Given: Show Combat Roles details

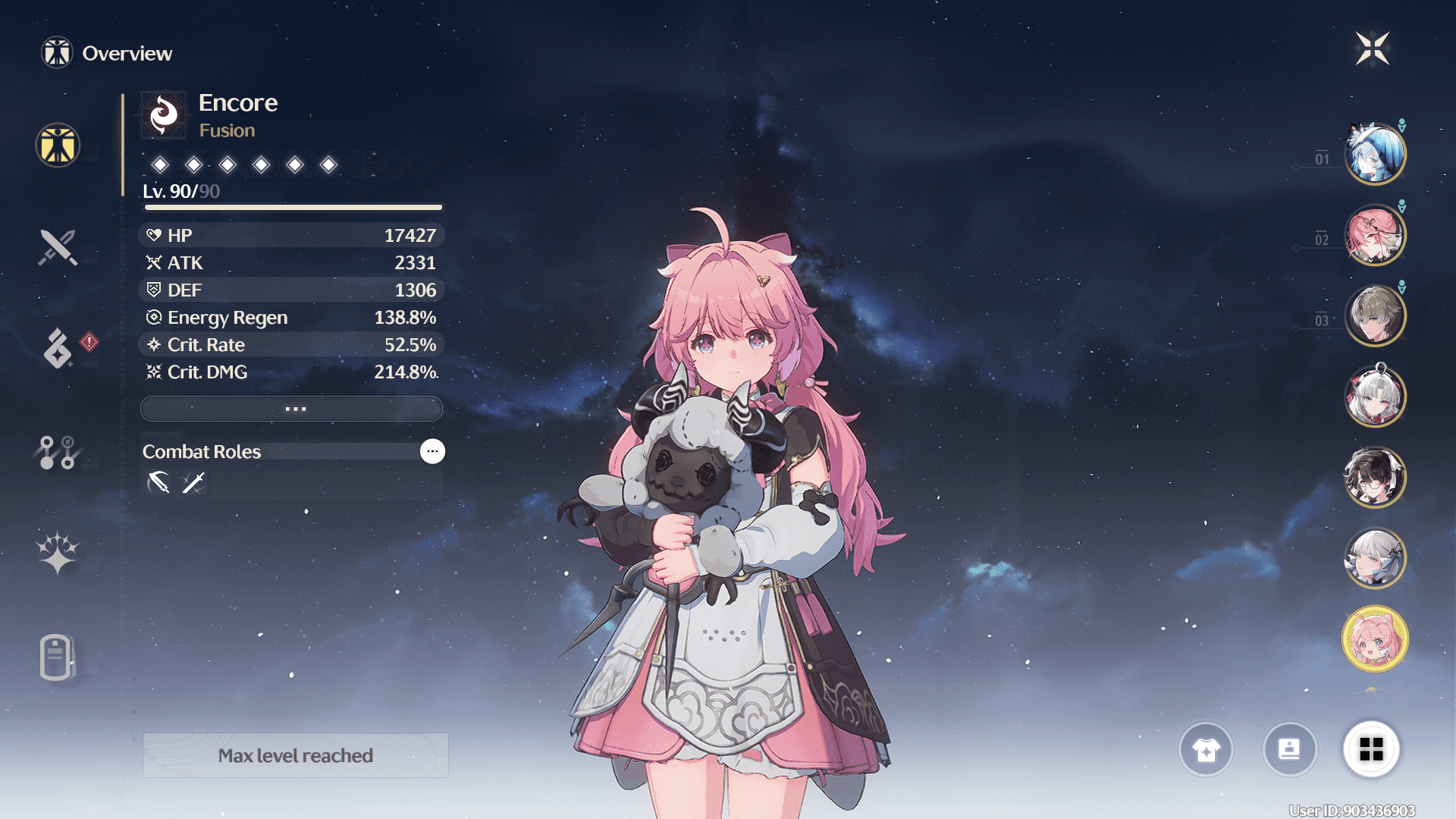Looking at the screenshot, I should (432, 451).
